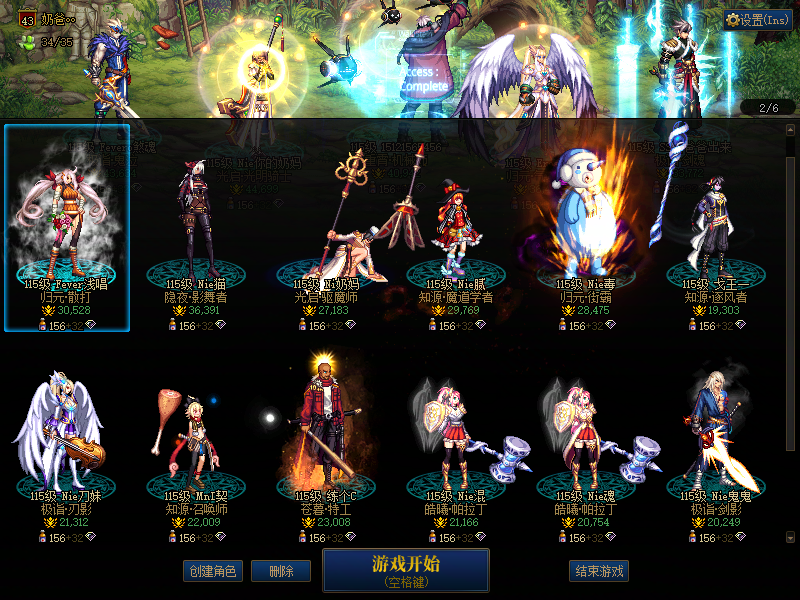Click the 创建角色 create character button
This screenshot has width=800, height=600.
click(x=212, y=571)
